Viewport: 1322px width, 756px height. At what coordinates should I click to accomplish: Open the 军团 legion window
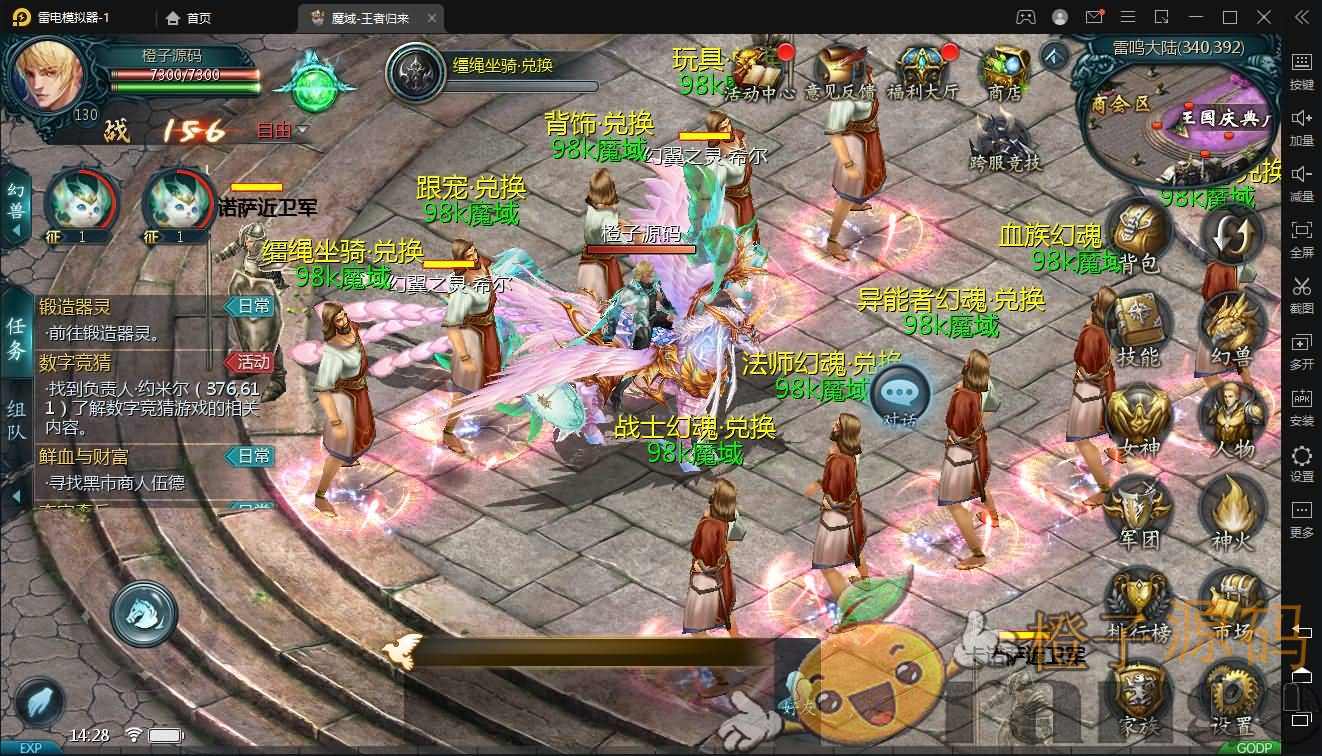(1136, 507)
